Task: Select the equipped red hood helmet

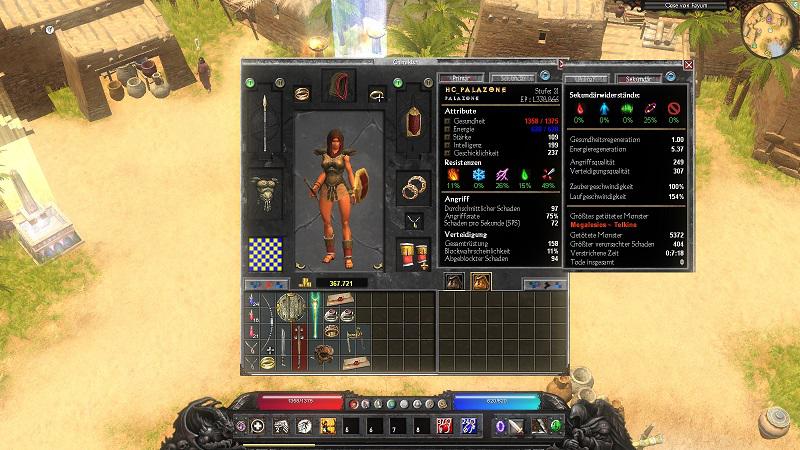Action: click(338, 87)
